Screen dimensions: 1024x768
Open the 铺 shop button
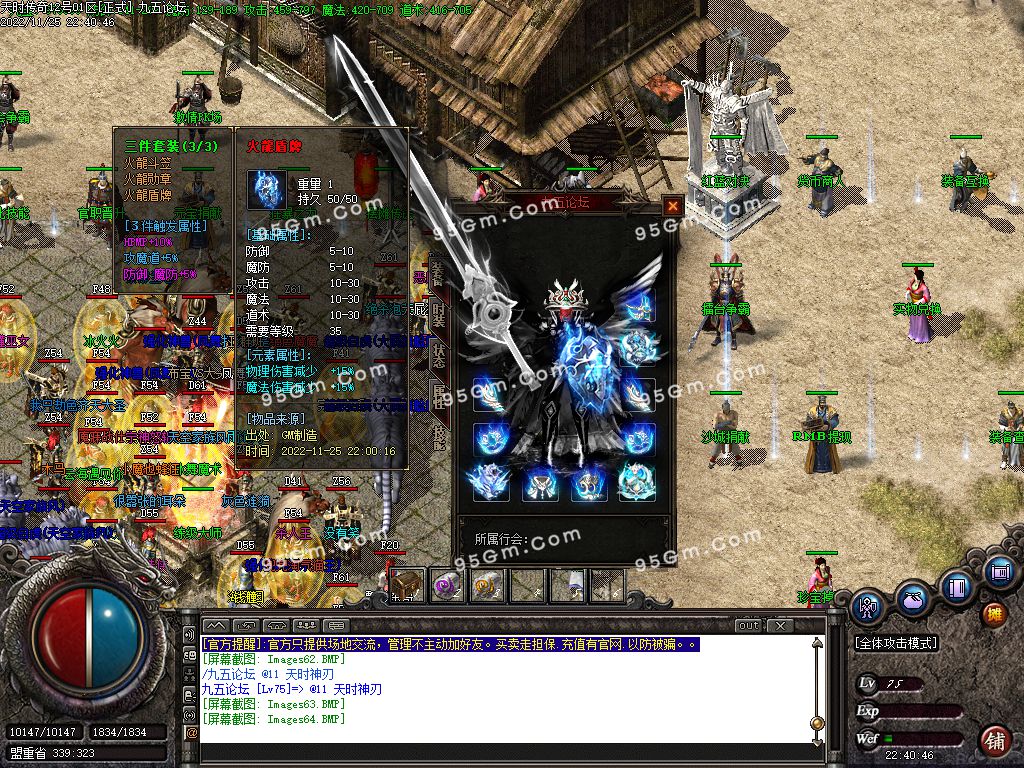[994, 740]
